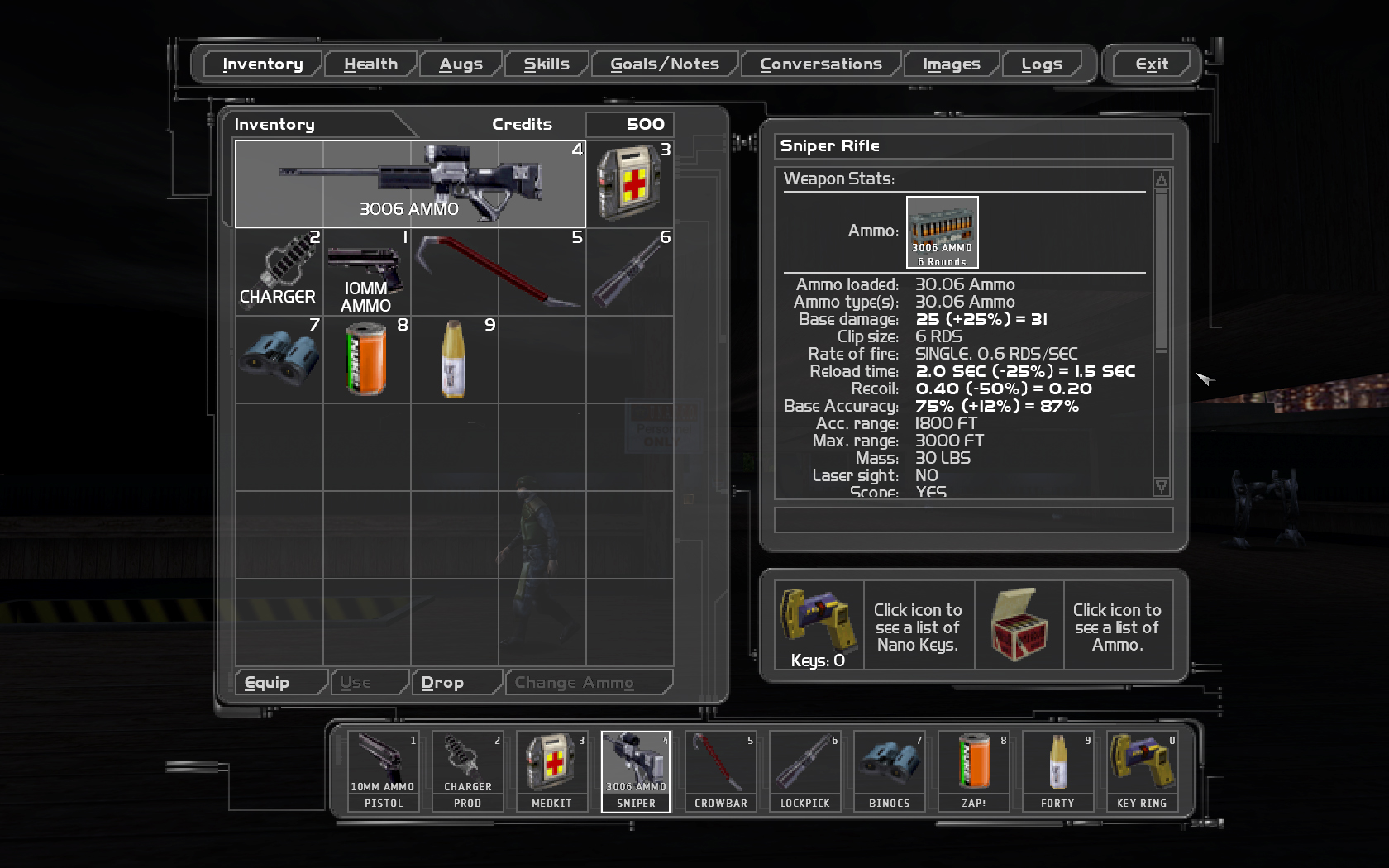Select the medkit in the inventory grid
The height and width of the screenshot is (868, 1389).
[630, 184]
